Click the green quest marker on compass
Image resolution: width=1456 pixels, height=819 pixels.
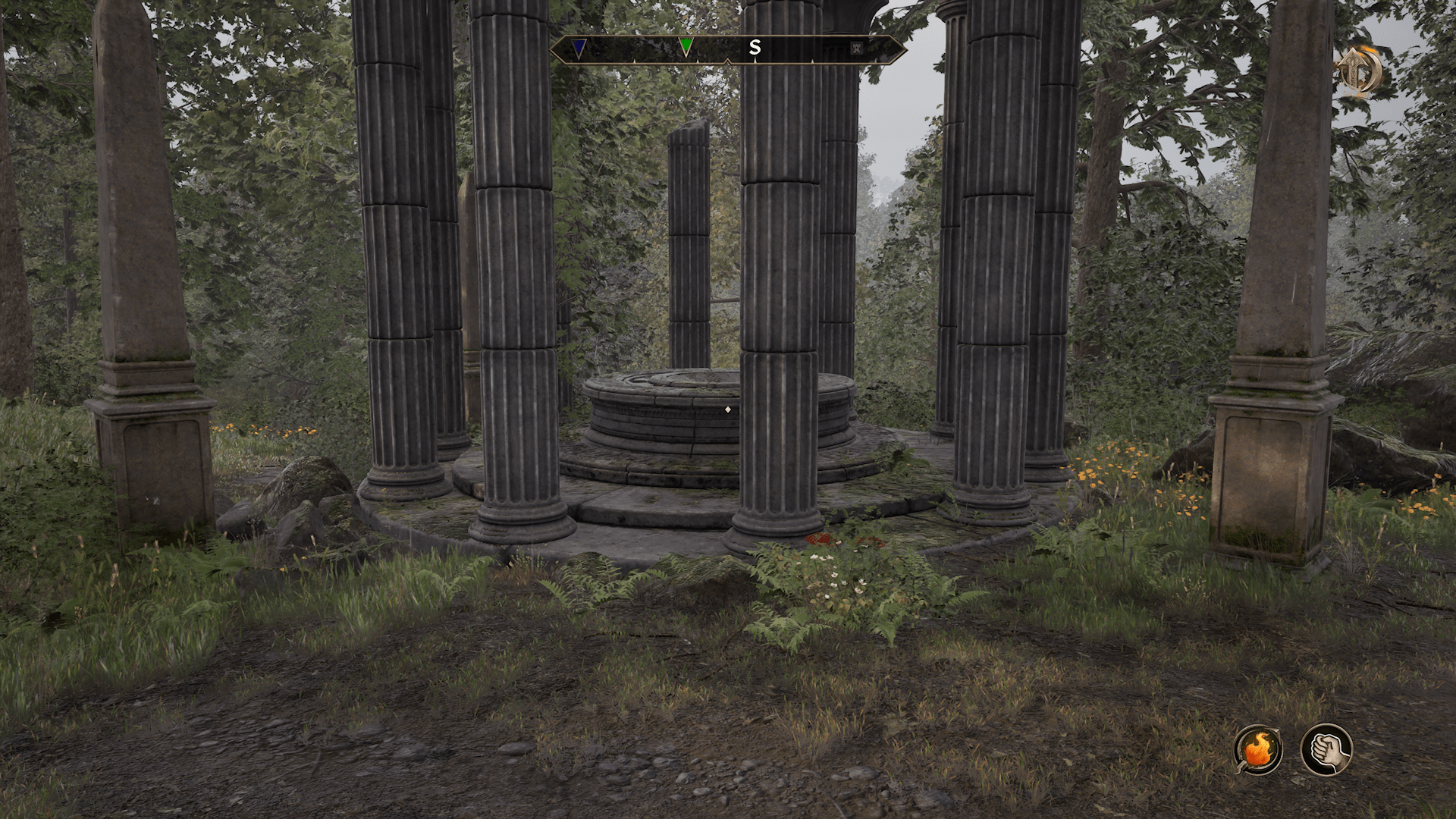686,48
